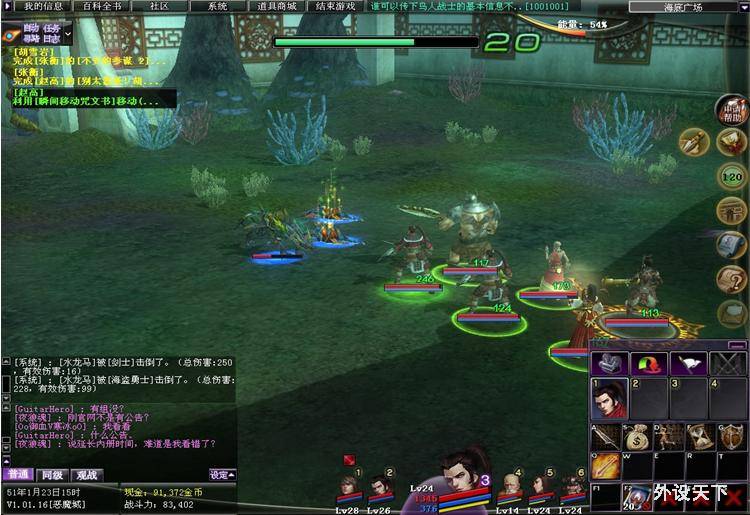The image size is (750, 515).
Task: Open the 系统 system menu
Action: 217,6
